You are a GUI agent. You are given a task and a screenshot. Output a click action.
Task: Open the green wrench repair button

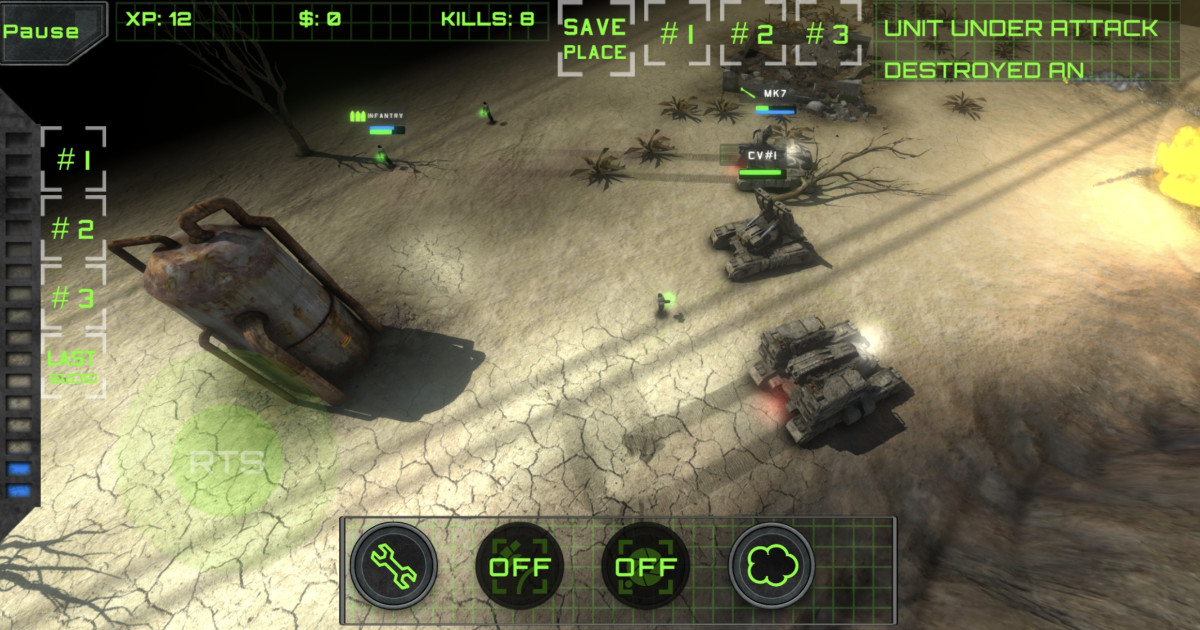click(393, 565)
